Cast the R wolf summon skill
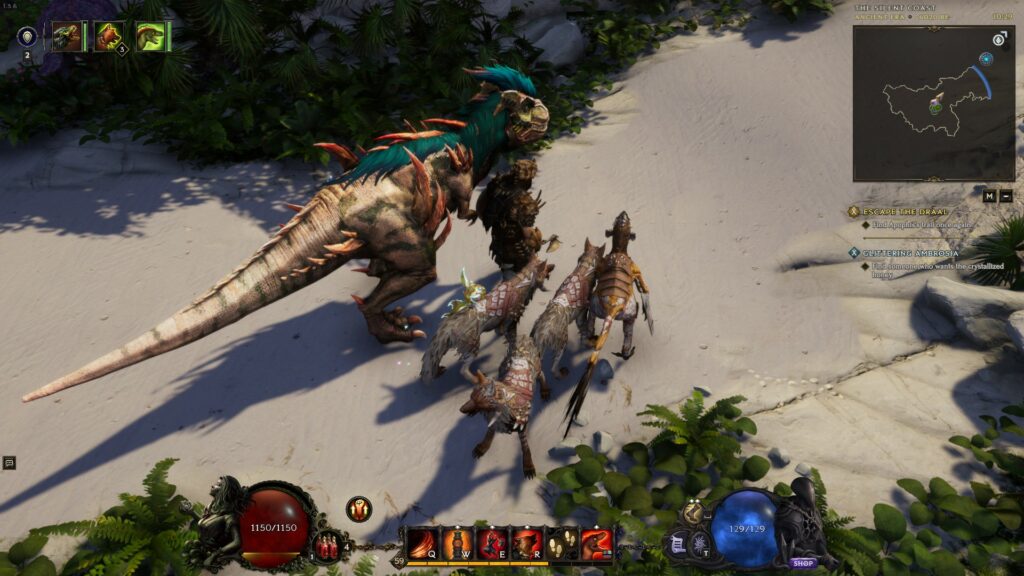1024x576 pixels. 527,544
